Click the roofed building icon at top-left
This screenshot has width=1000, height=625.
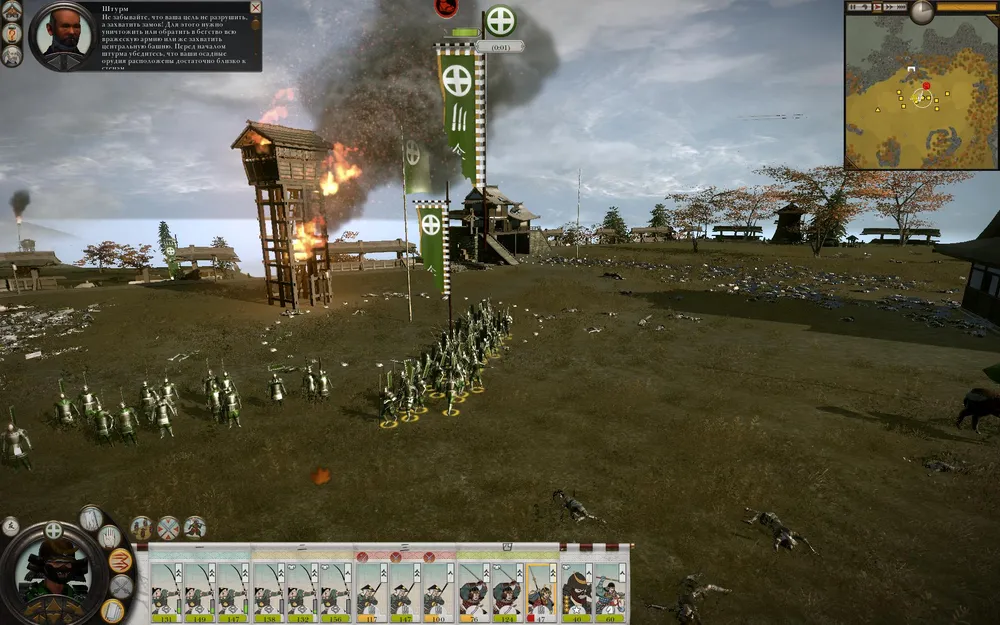[11, 9]
